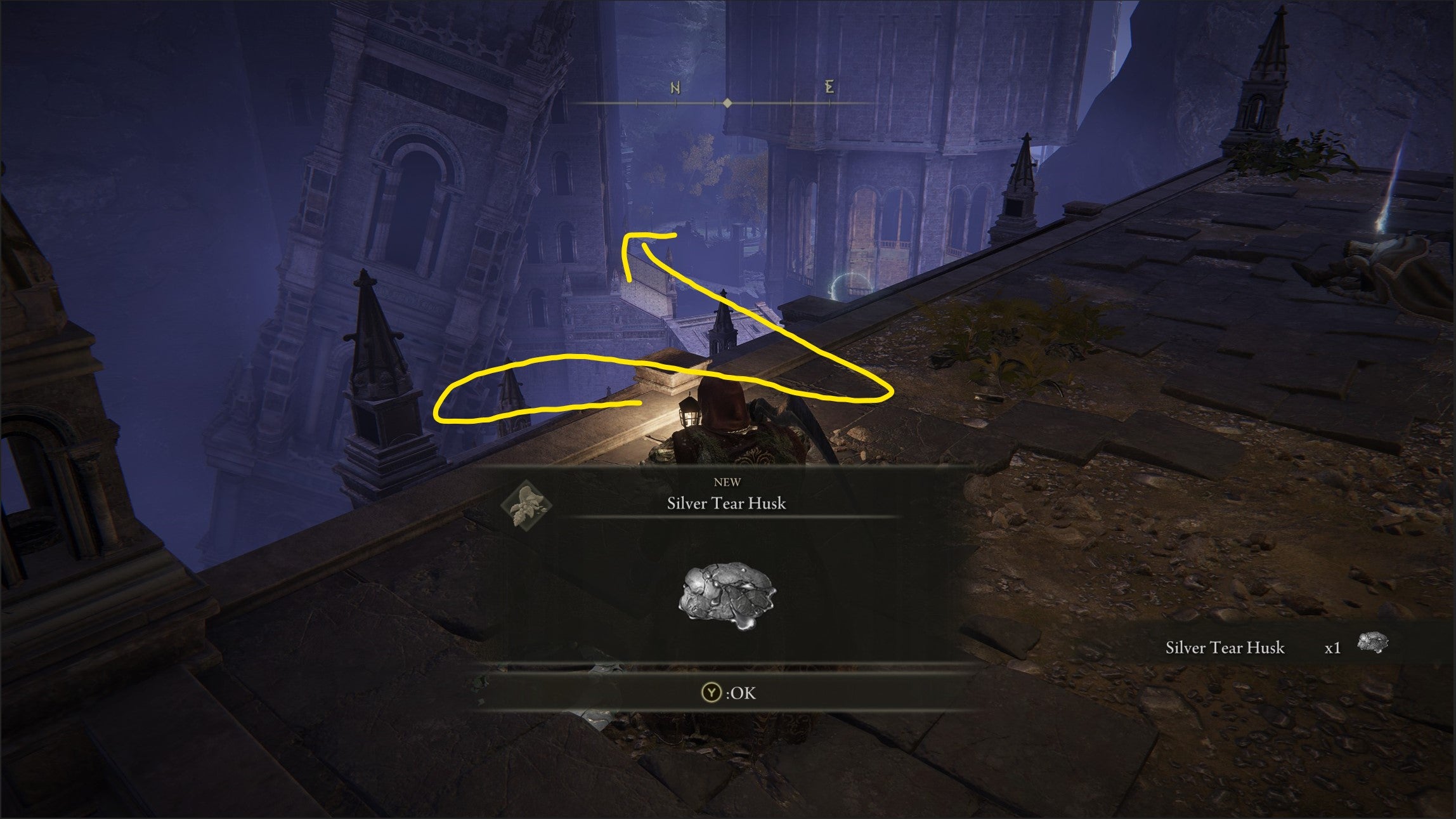Click the Silver Tear Husk item artwork

(x=727, y=592)
